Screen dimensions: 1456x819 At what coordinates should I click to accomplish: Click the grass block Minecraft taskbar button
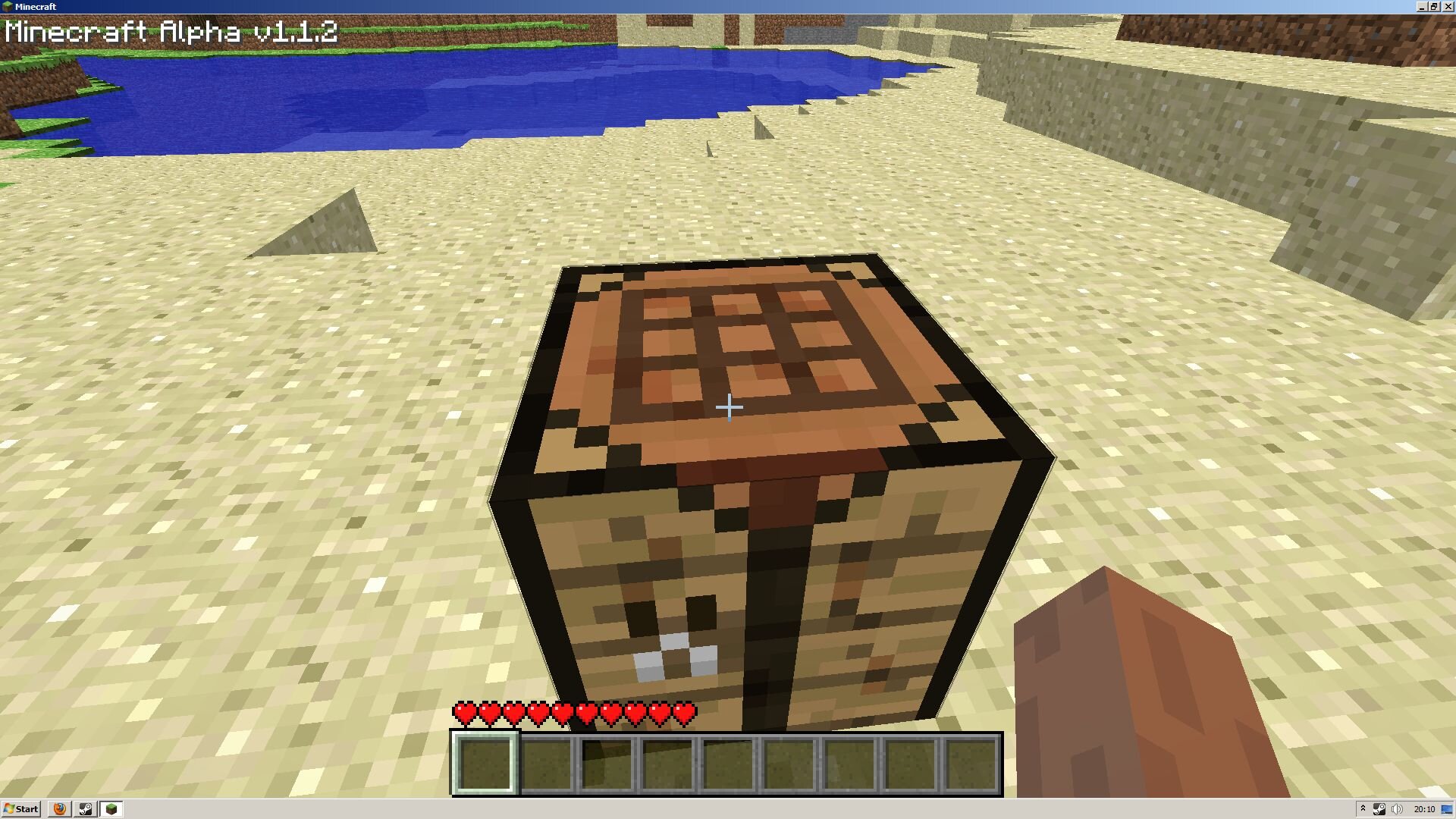click(111, 808)
